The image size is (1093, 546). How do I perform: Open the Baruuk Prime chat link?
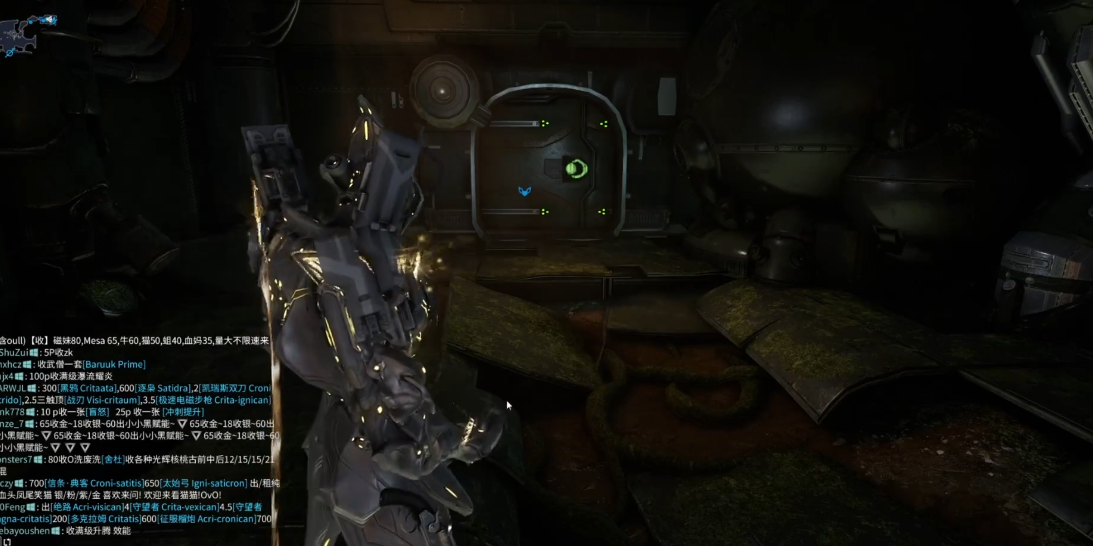[114, 365]
